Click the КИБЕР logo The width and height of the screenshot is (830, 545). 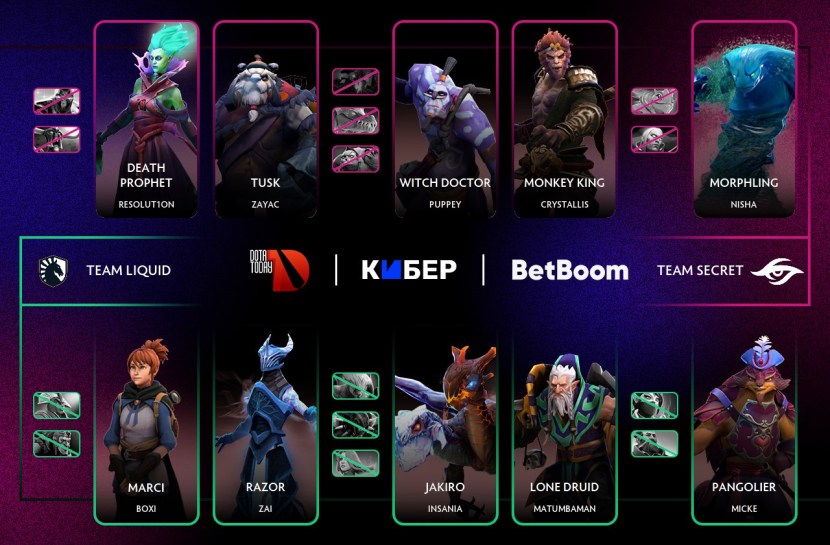[x=408, y=270]
